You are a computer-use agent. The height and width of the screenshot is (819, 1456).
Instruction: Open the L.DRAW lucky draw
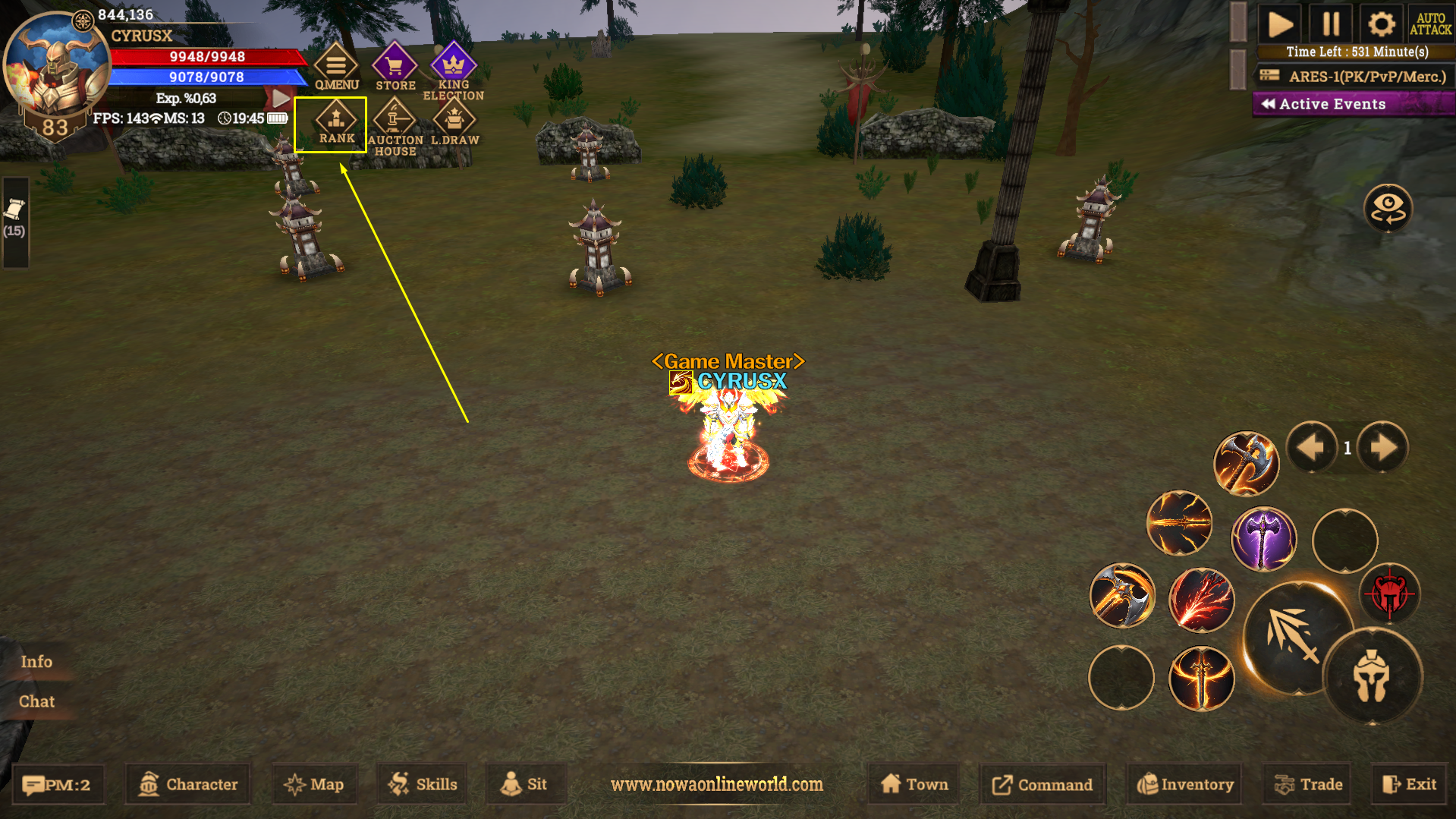click(454, 124)
